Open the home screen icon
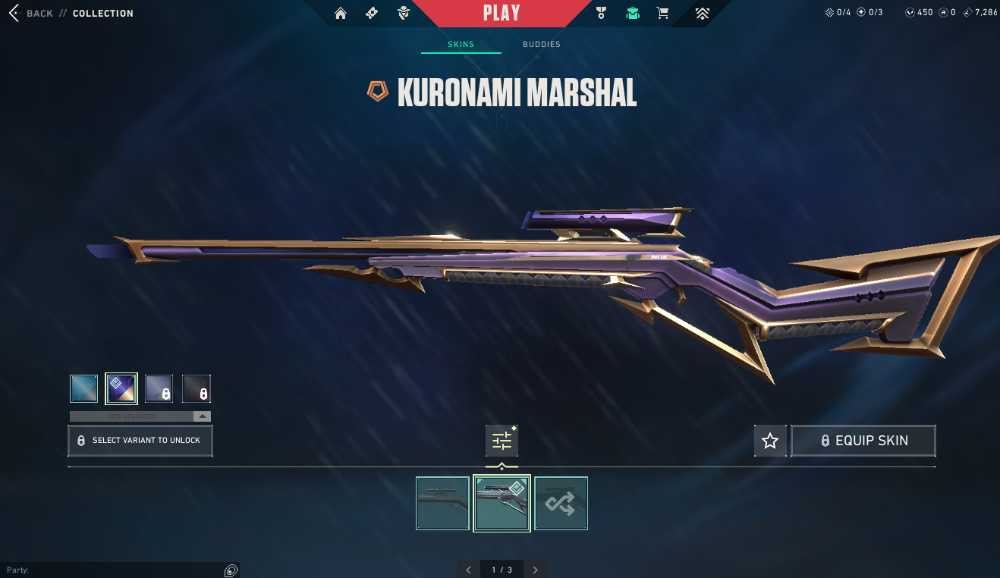1000x578 pixels. (341, 13)
